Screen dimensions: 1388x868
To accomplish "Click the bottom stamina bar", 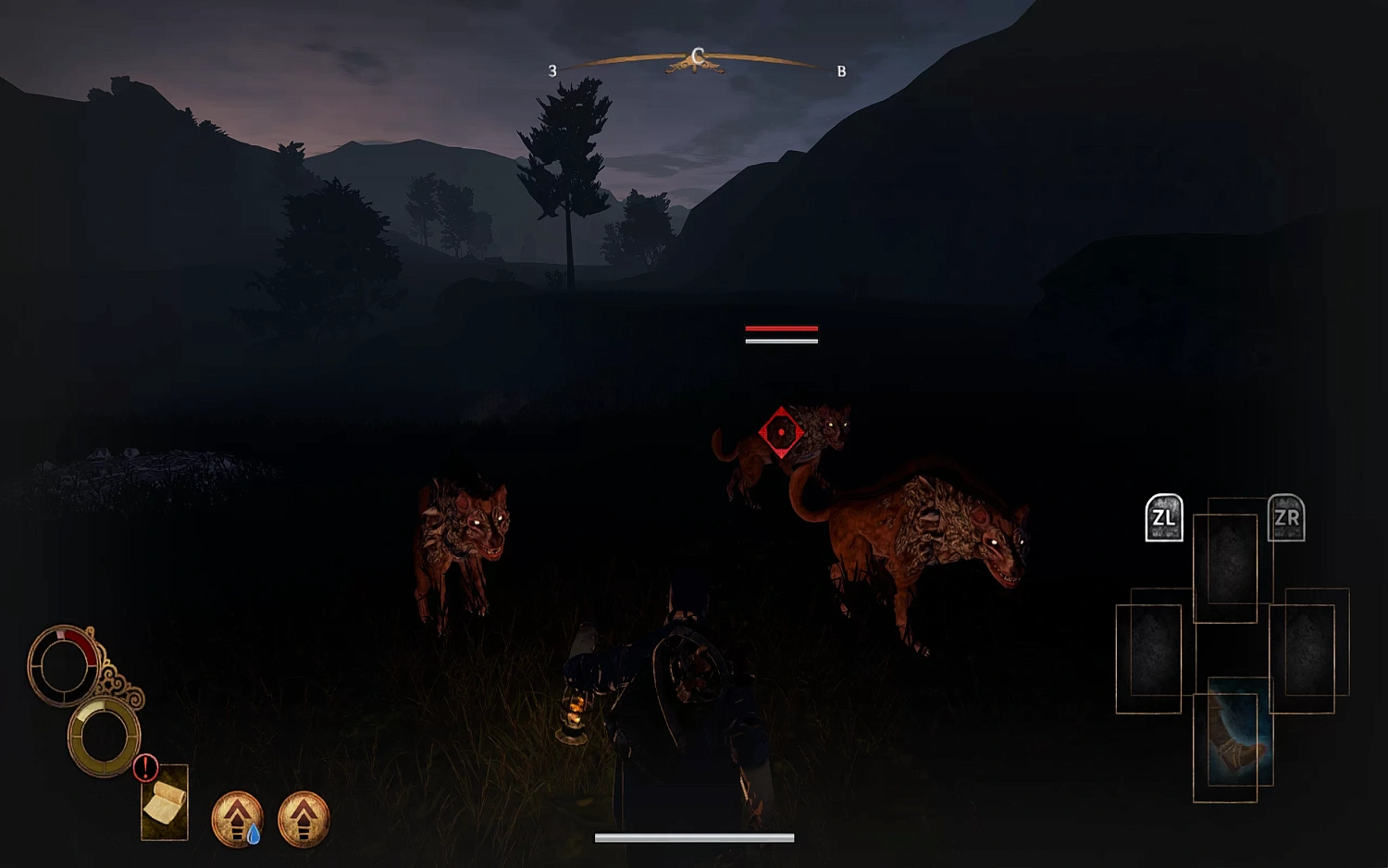I will click(695, 837).
